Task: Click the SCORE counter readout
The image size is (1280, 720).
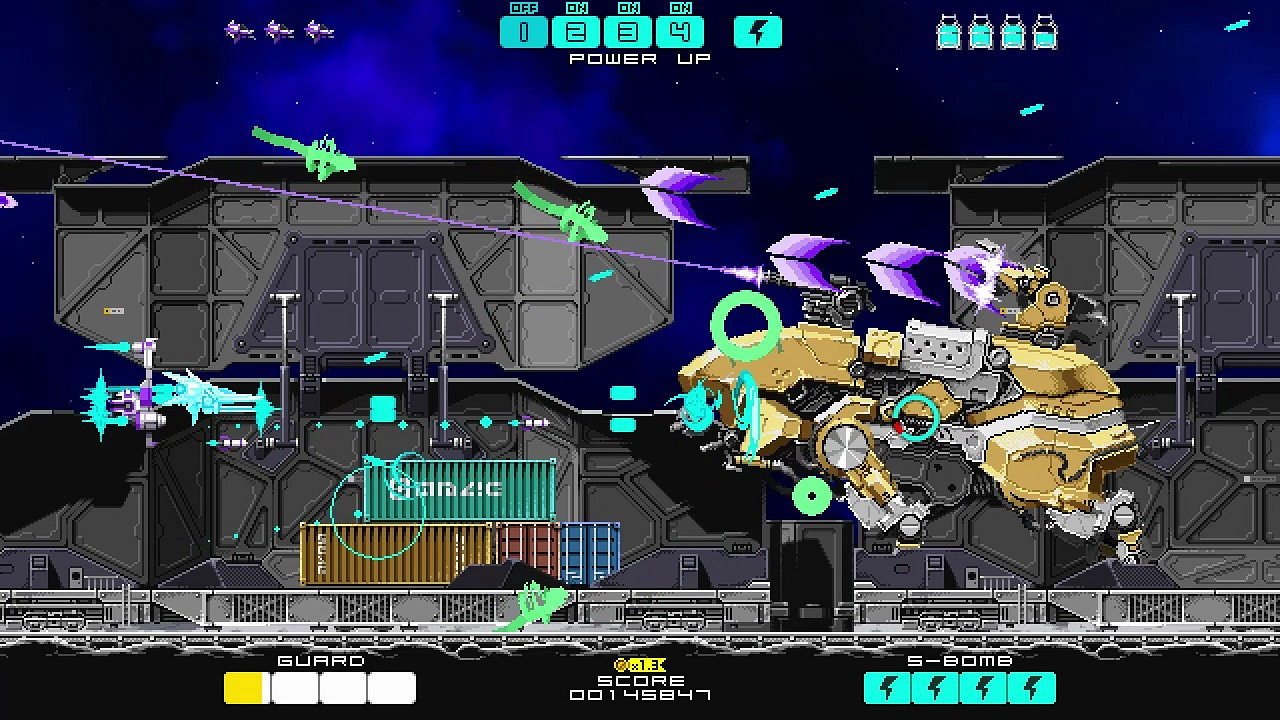Action: (x=638, y=692)
